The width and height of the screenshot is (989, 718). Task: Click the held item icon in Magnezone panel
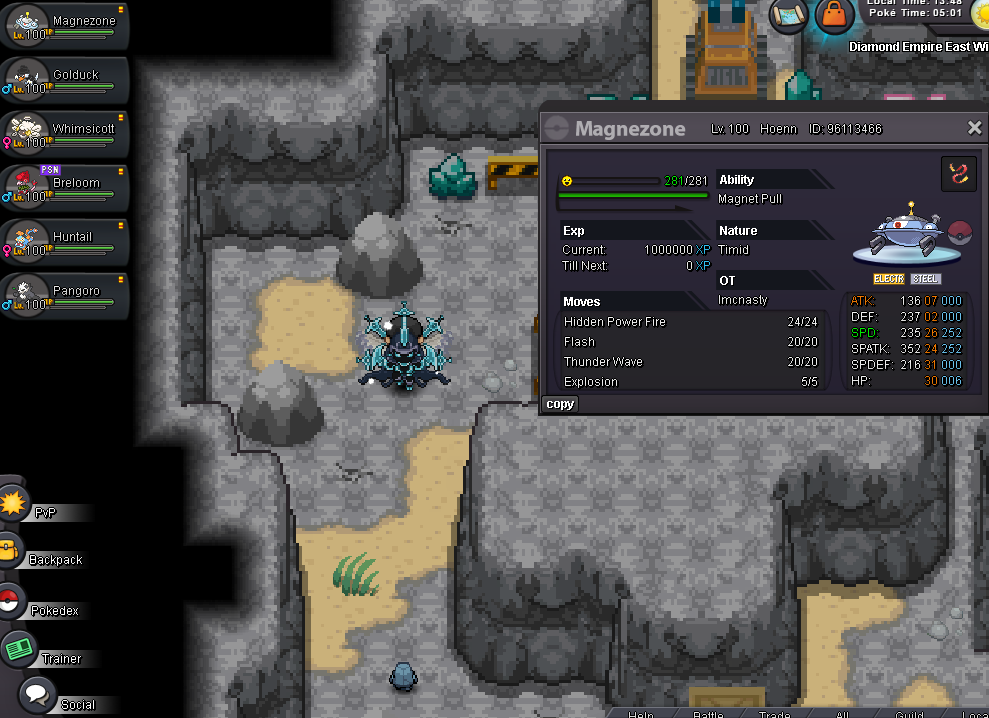pos(959,174)
